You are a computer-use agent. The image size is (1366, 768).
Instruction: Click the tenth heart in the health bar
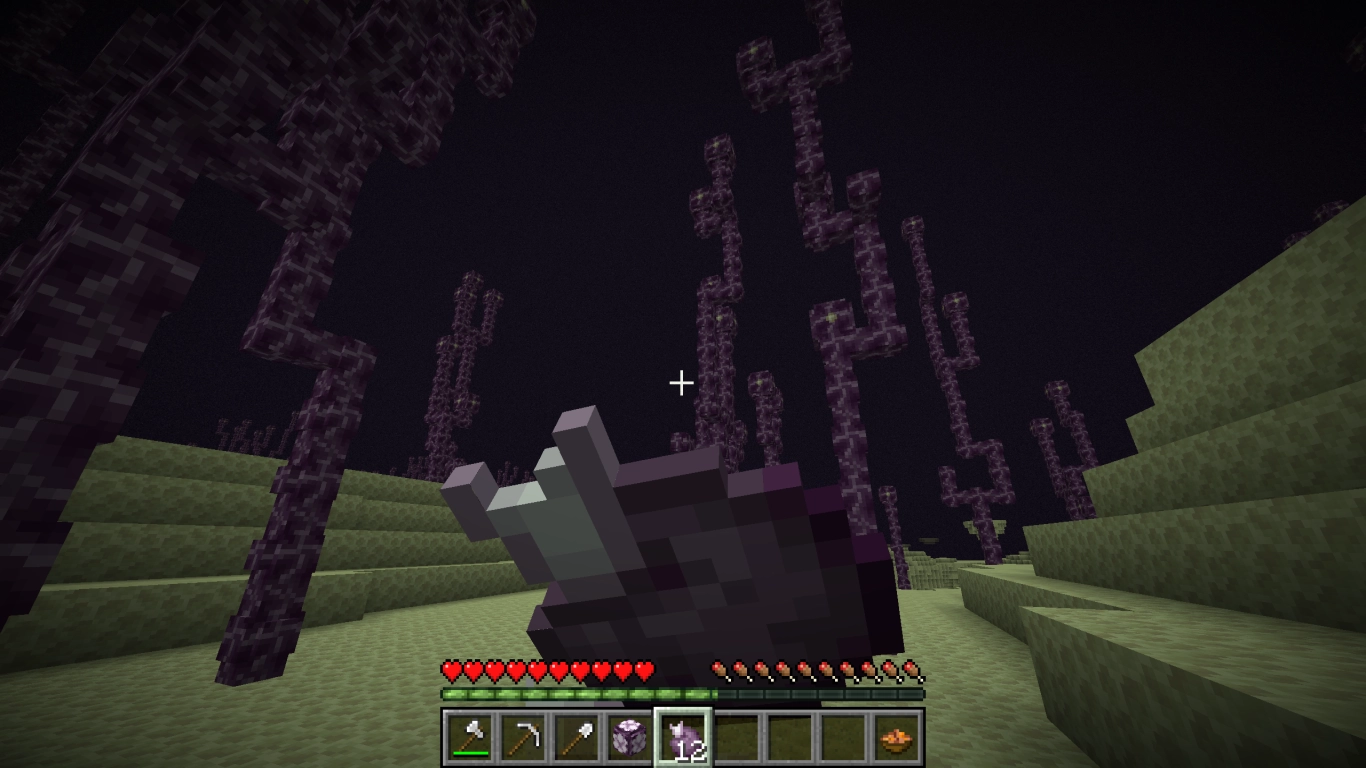coord(643,669)
